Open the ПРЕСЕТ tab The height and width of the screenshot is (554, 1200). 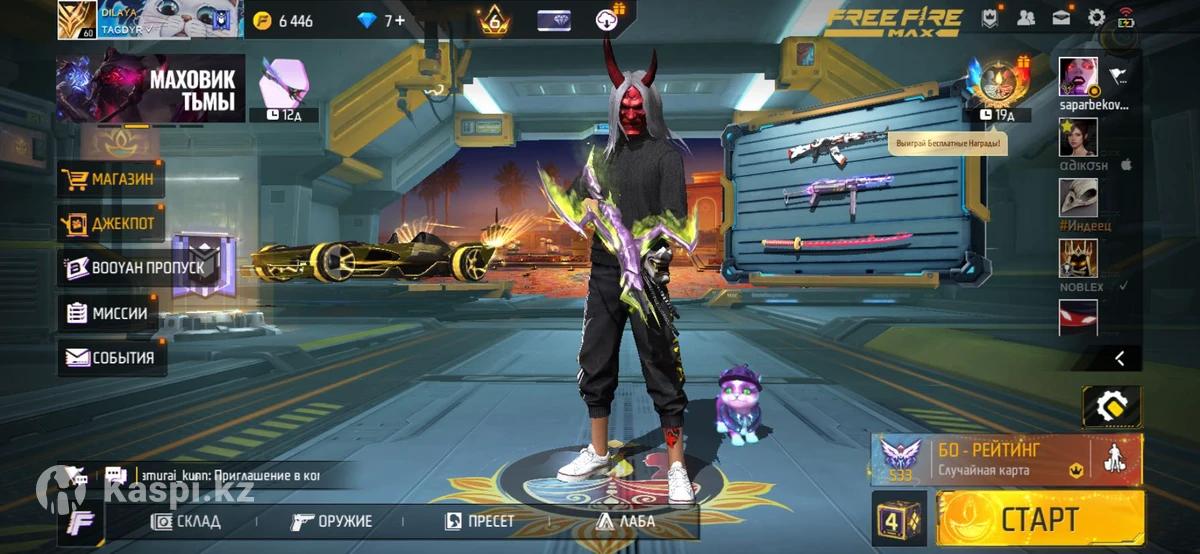[x=480, y=521]
